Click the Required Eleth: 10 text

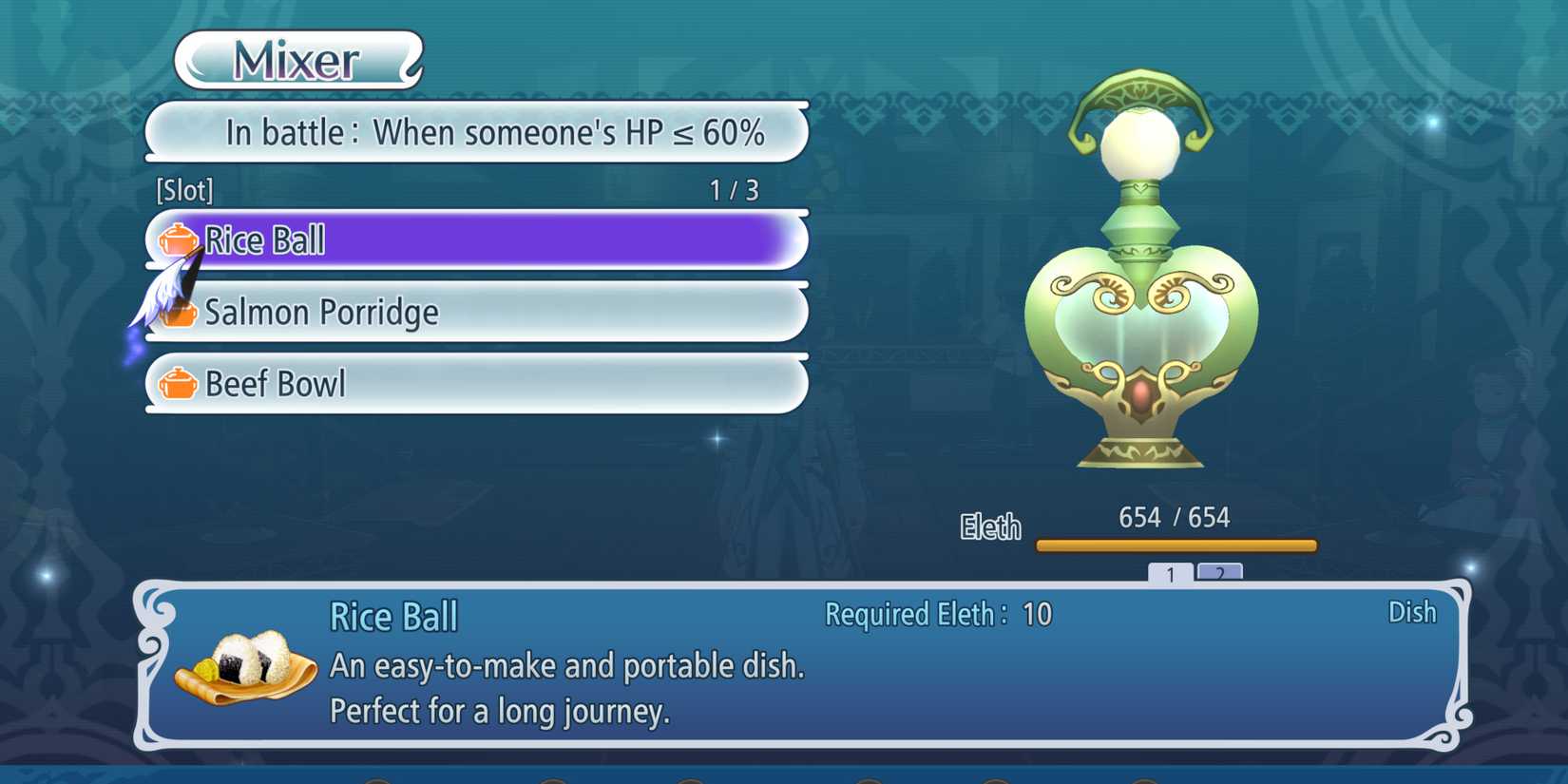pos(937,615)
